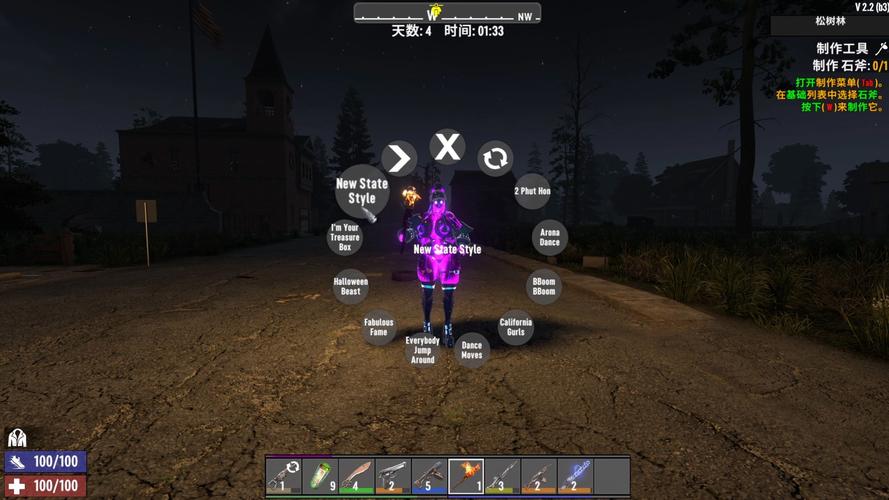This screenshot has height=500, width=889.
Task: Choose the Fabulous Fame dance
Action: 379,327
